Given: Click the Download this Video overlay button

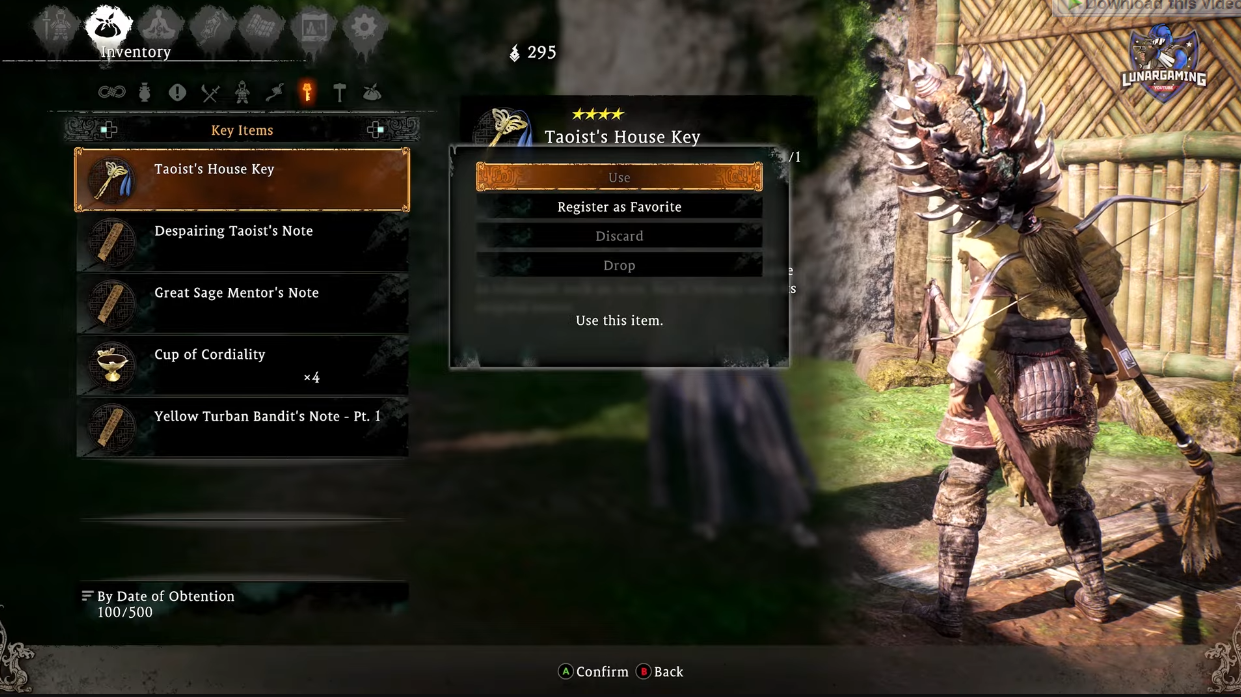Looking at the screenshot, I should click(1150, 6).
